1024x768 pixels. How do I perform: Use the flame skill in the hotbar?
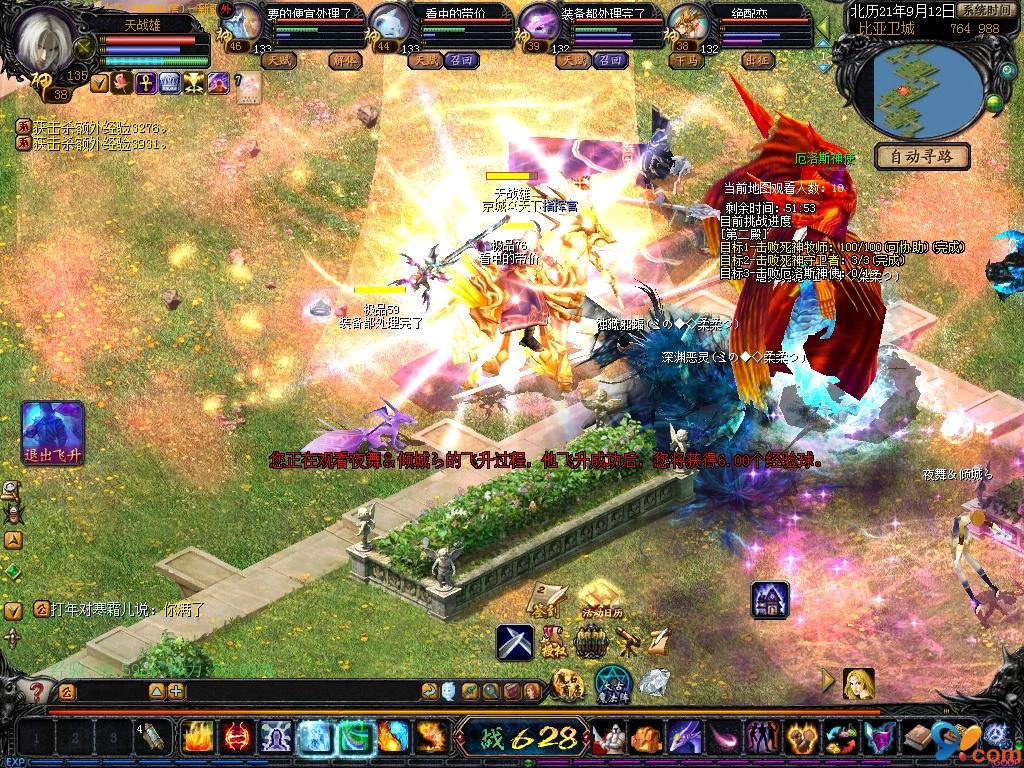tap(196, 738)
